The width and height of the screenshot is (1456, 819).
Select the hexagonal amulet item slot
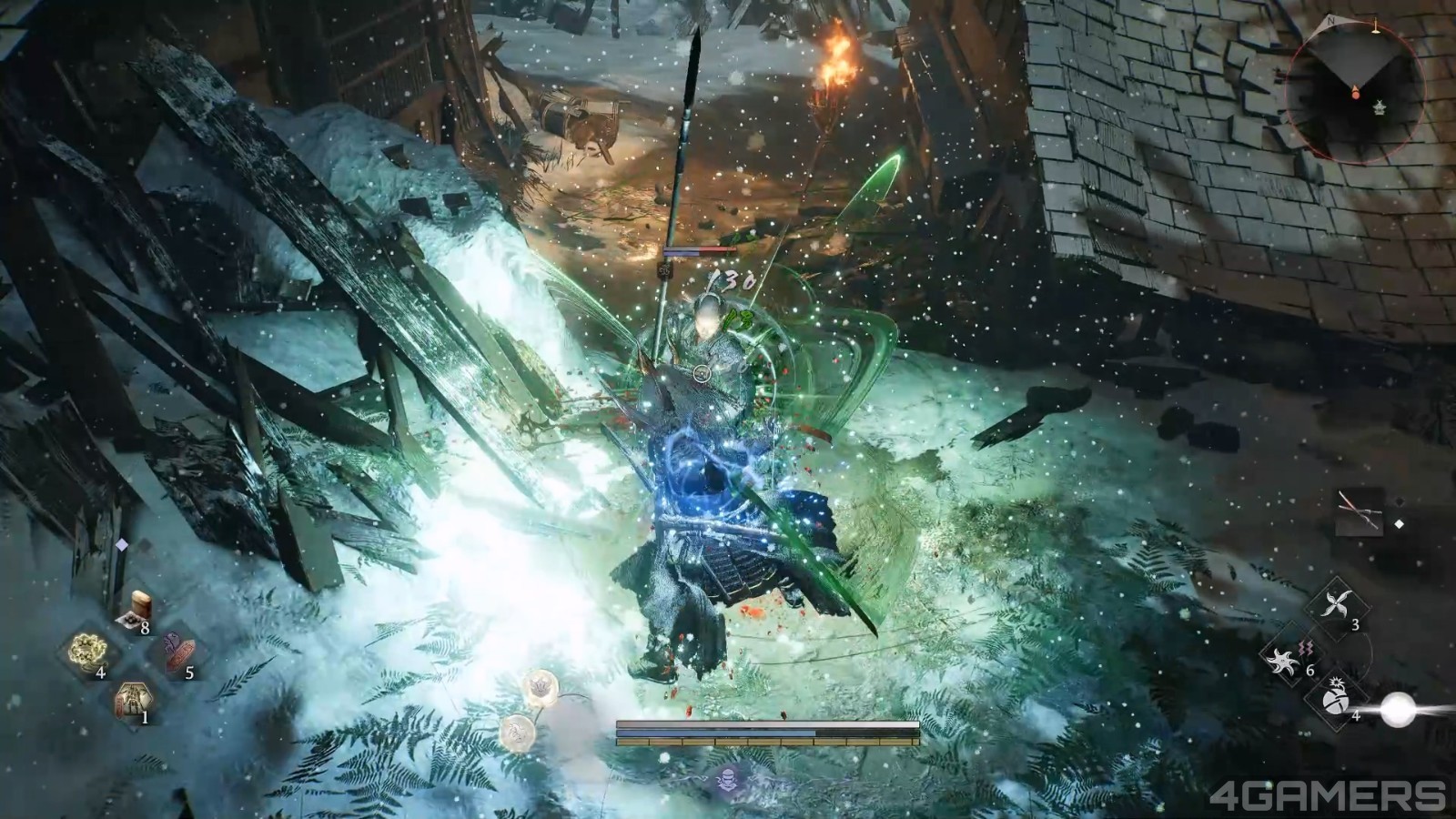pos(133,697)
